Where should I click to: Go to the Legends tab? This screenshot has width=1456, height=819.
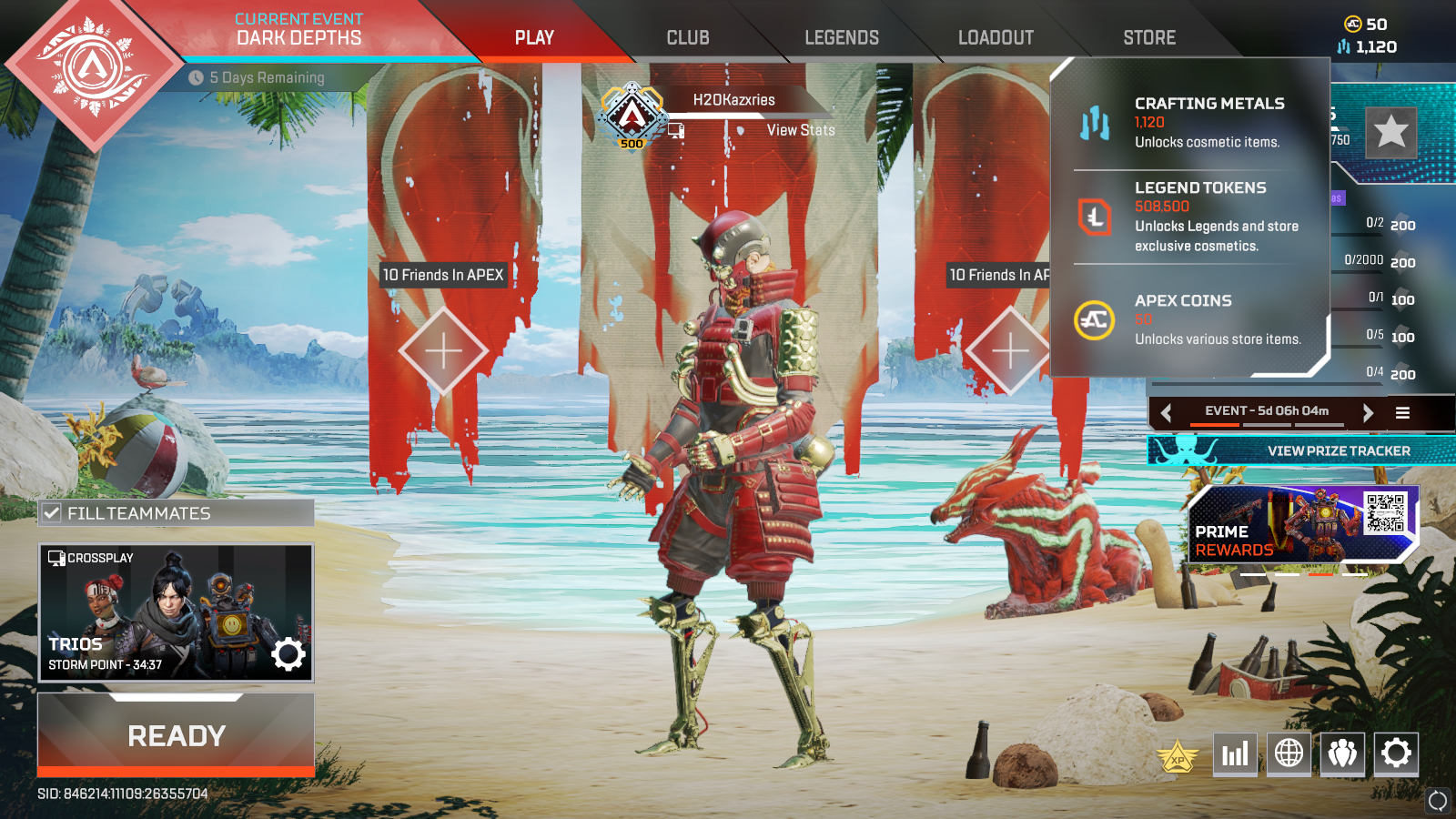[x=842, y=38]
